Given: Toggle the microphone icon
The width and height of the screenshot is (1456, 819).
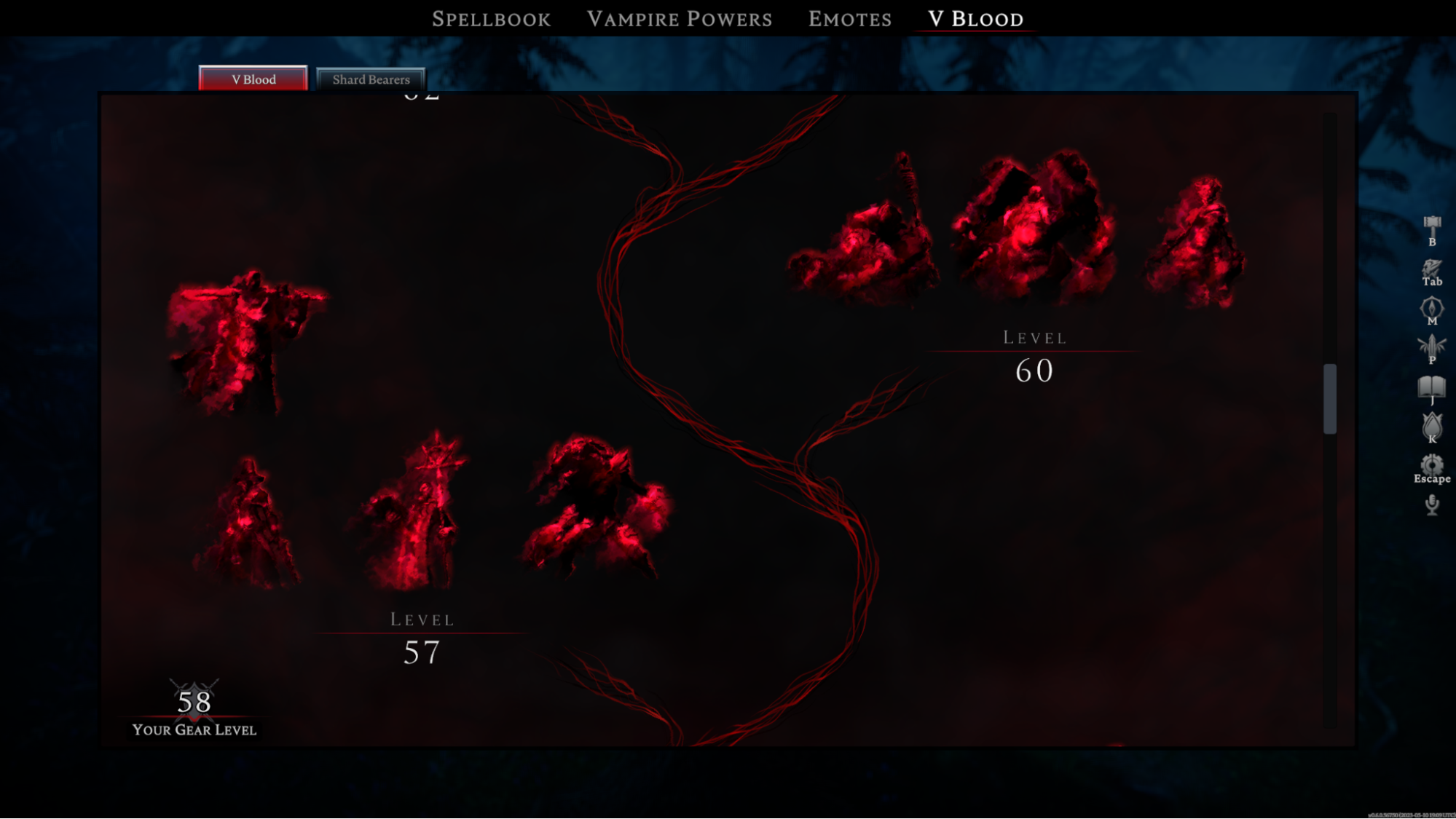Looking at the screenshot, I should (x=1431, y=505).
